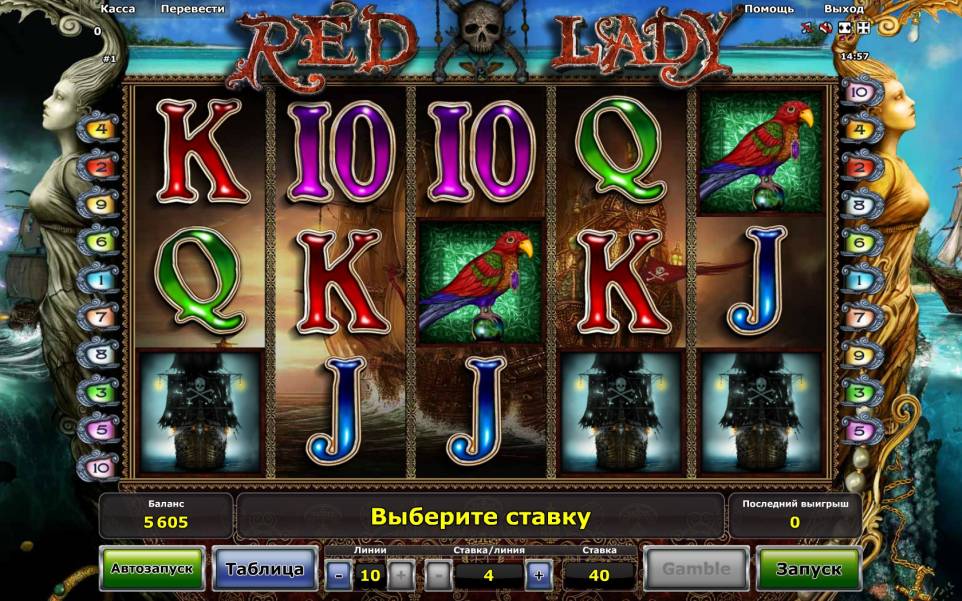
Task: Open the Таблица paytable
Action: tap(264, 569)
